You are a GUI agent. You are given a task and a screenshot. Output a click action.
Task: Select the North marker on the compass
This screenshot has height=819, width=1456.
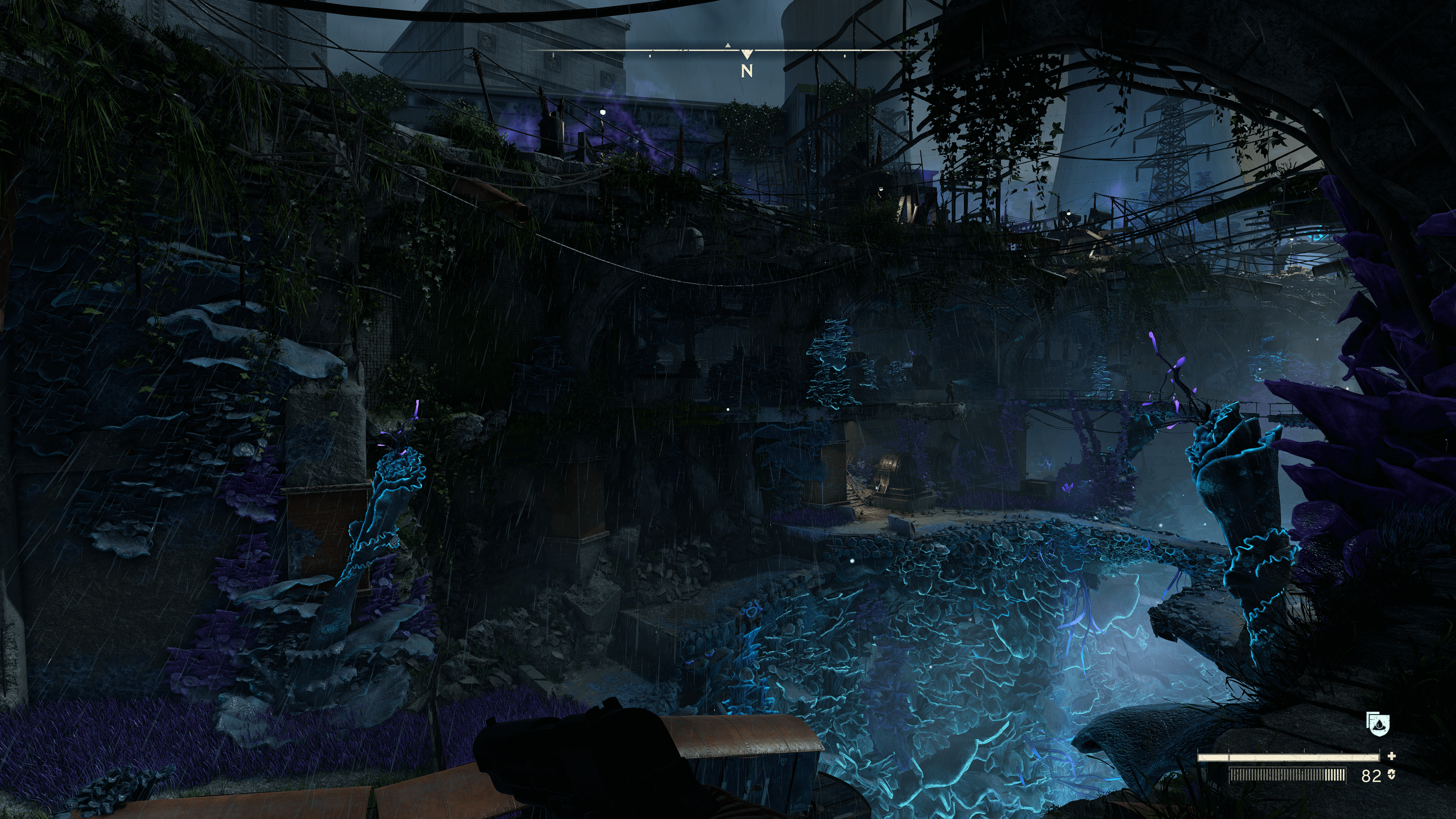tap(747, 71)
